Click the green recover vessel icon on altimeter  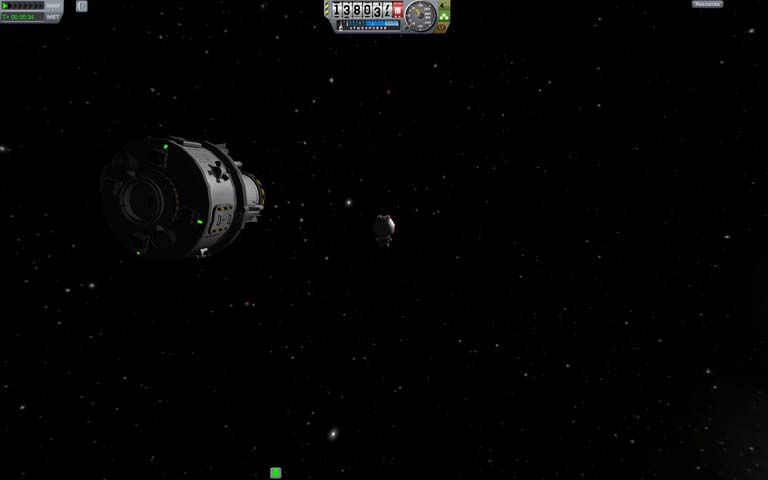[x=443, y=15]
